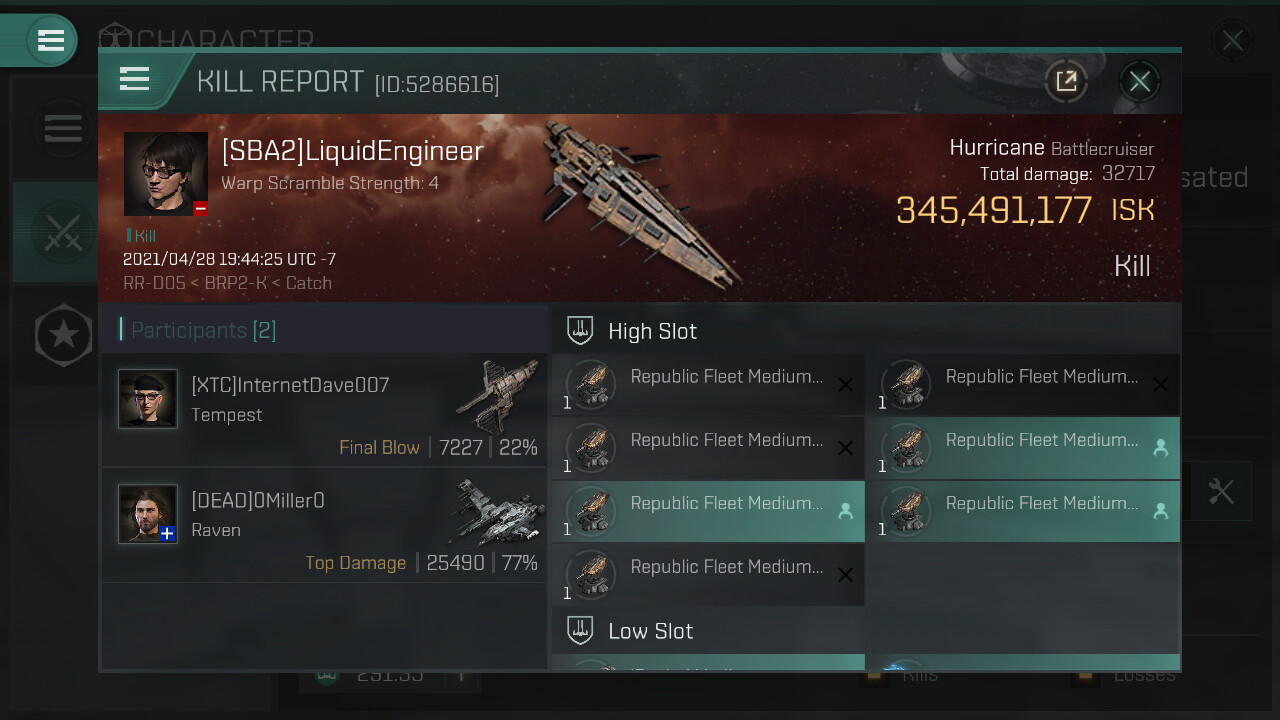1280x720 pixels.
Task: Open the crossed swords combat tab
Action: point(62,233)
